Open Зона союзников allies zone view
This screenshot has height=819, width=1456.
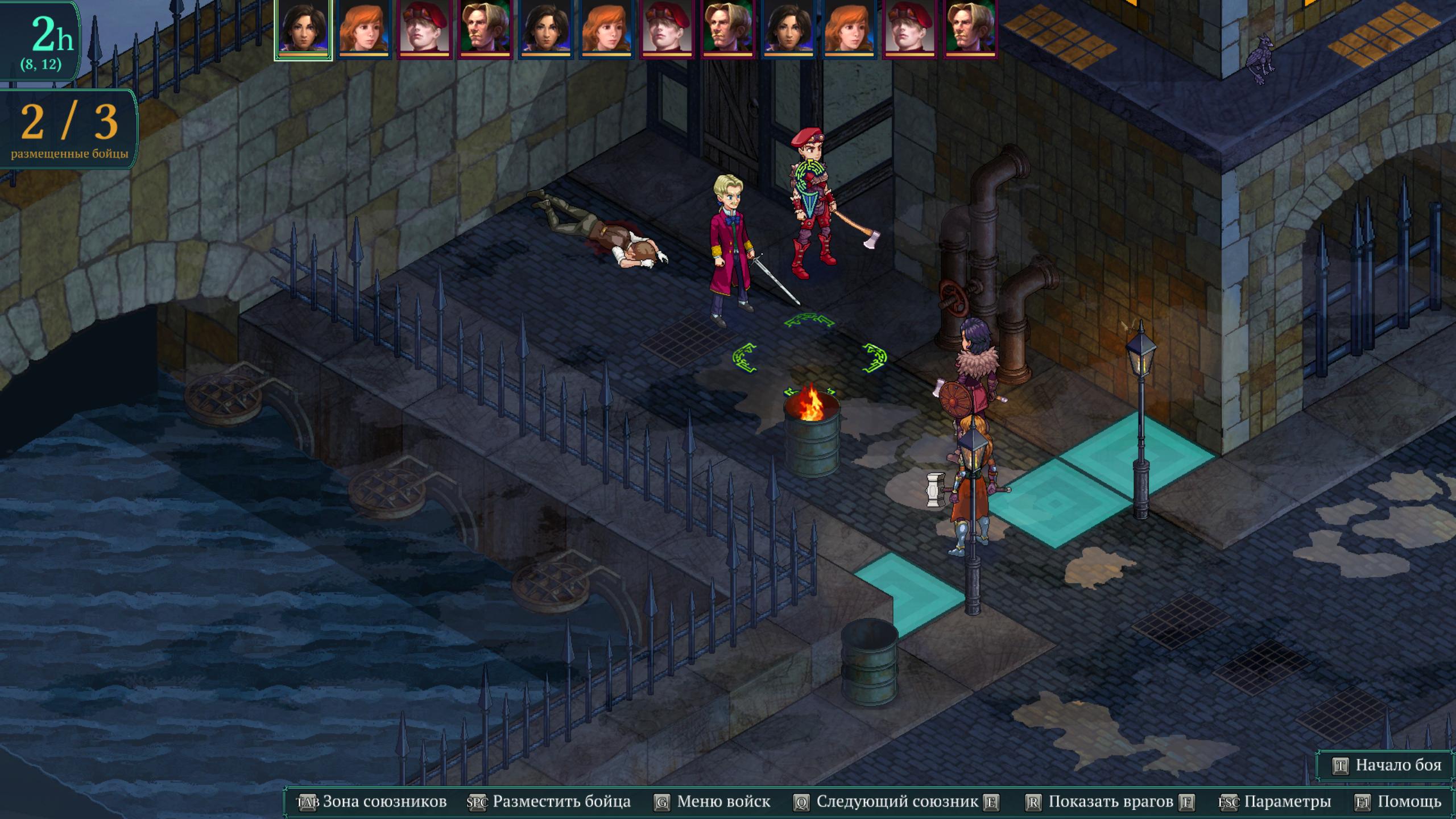click(x=373, y=802)
